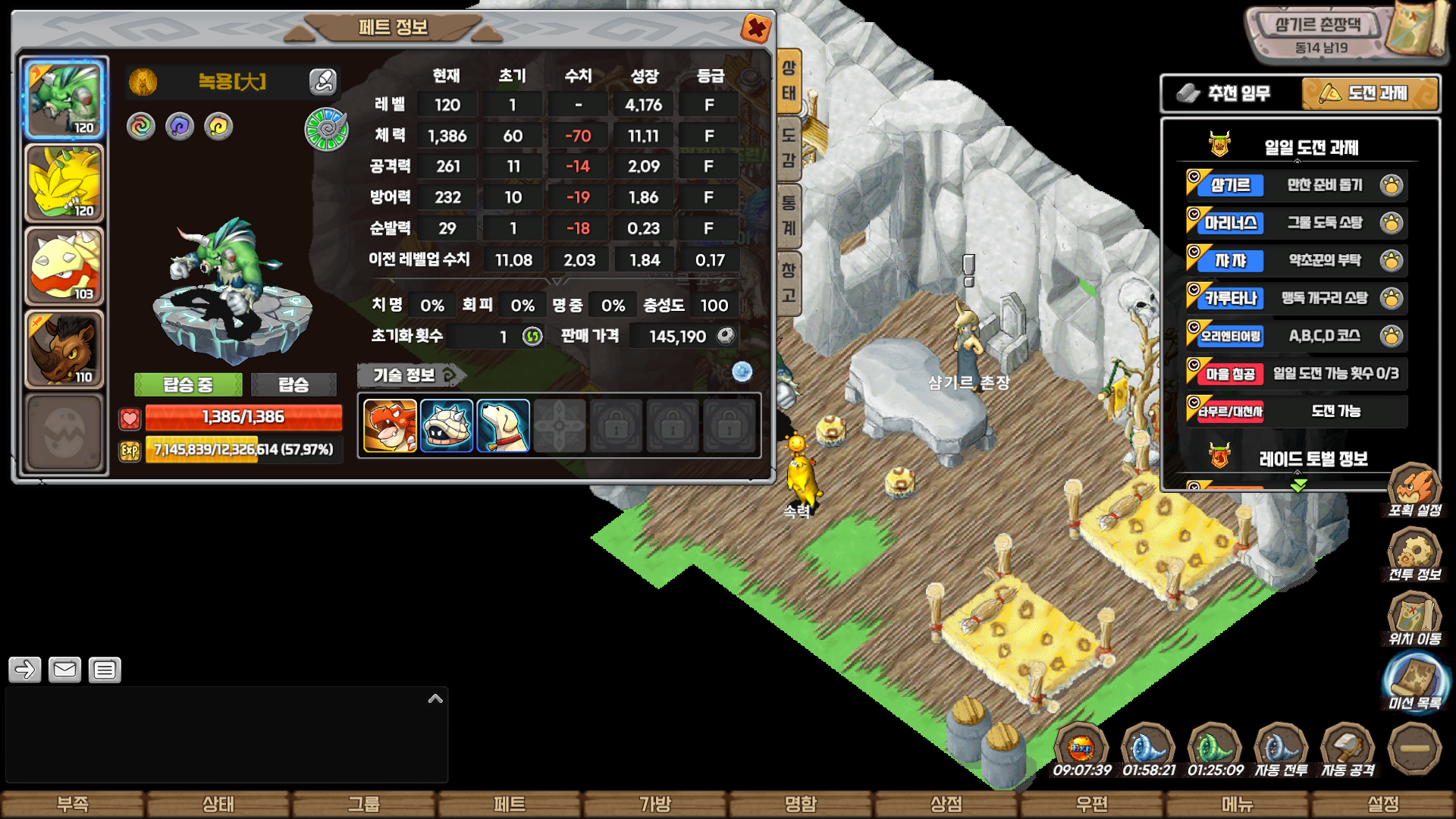Switch to the 추천 임무 tab
This screenshot has height=819, width=1456.
(1231, 93)
